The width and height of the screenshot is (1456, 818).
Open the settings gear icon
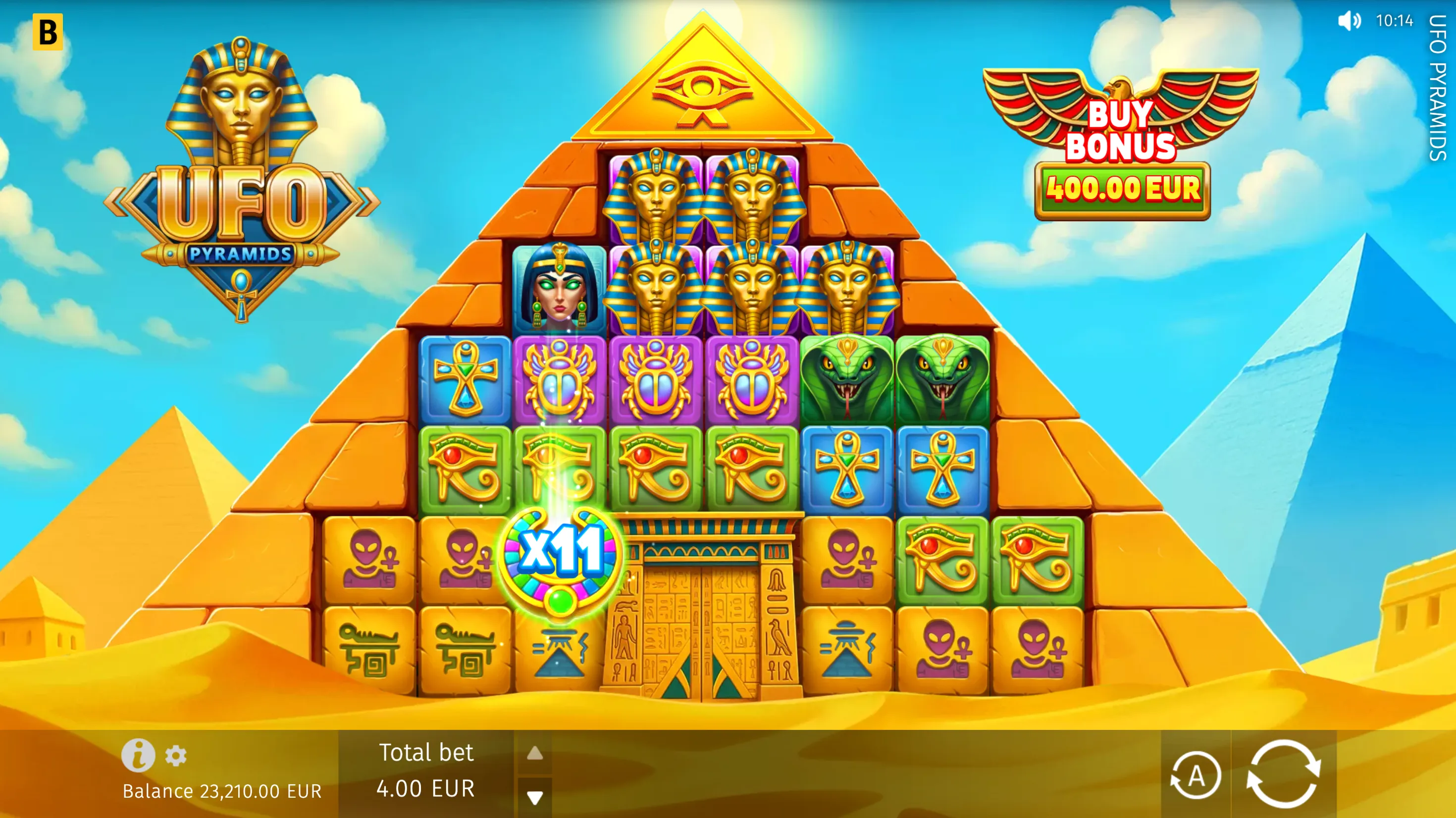pyautogui.click(x=175, y=756)
